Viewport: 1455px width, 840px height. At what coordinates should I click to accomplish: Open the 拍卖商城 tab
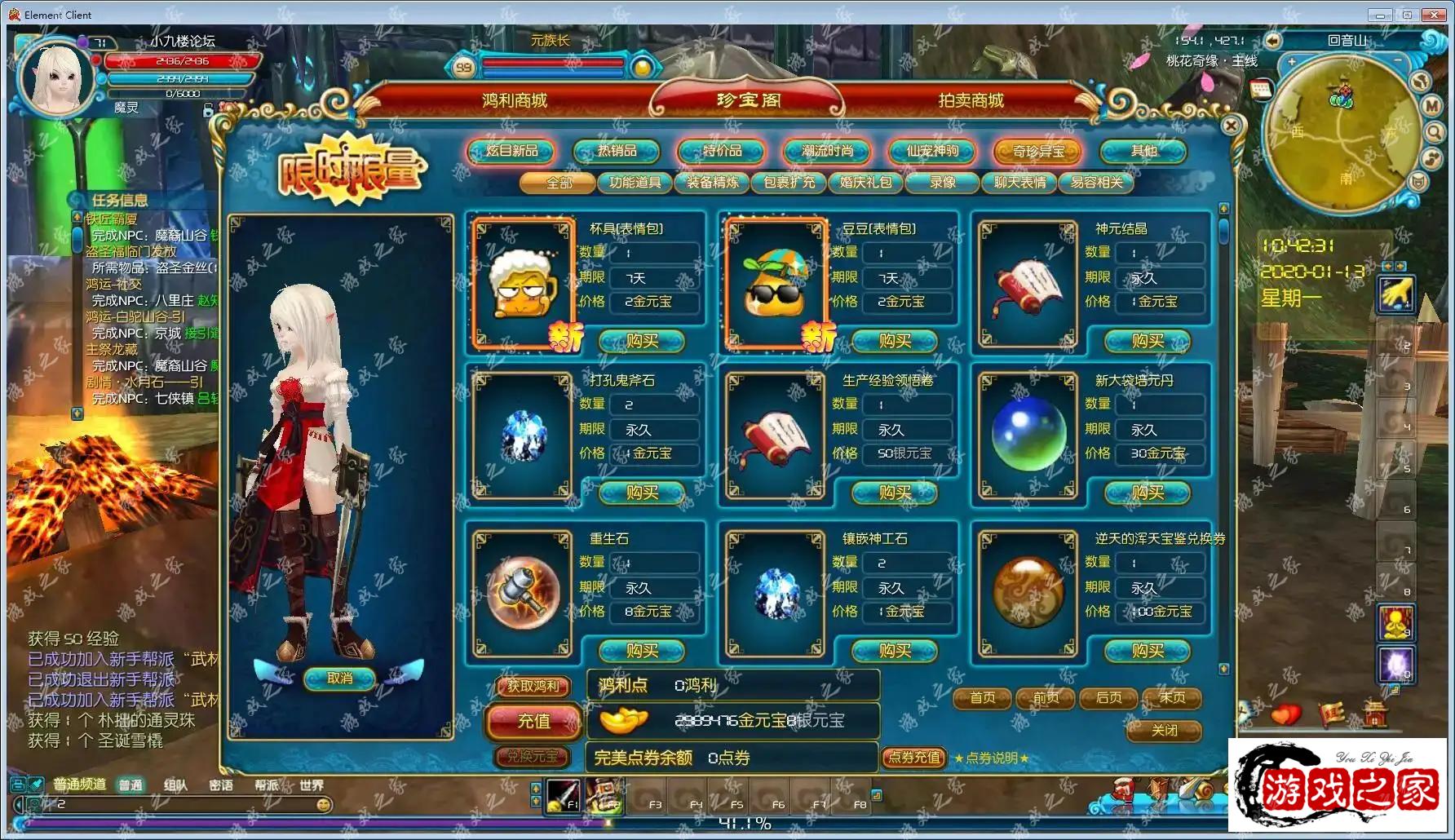pyautogui.click(x=971, y=100)
